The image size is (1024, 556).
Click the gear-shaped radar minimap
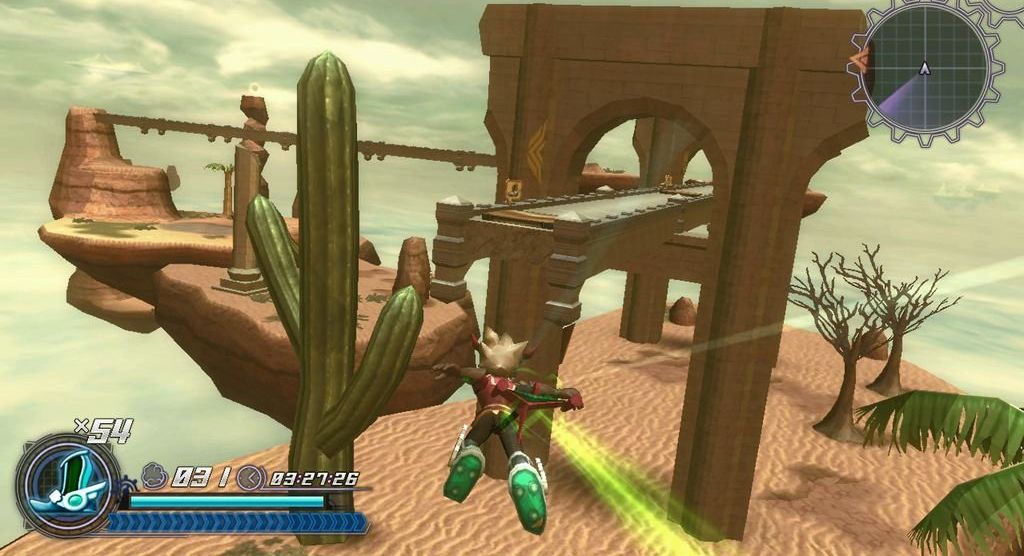pyautogui.click(x=925, y=69)
